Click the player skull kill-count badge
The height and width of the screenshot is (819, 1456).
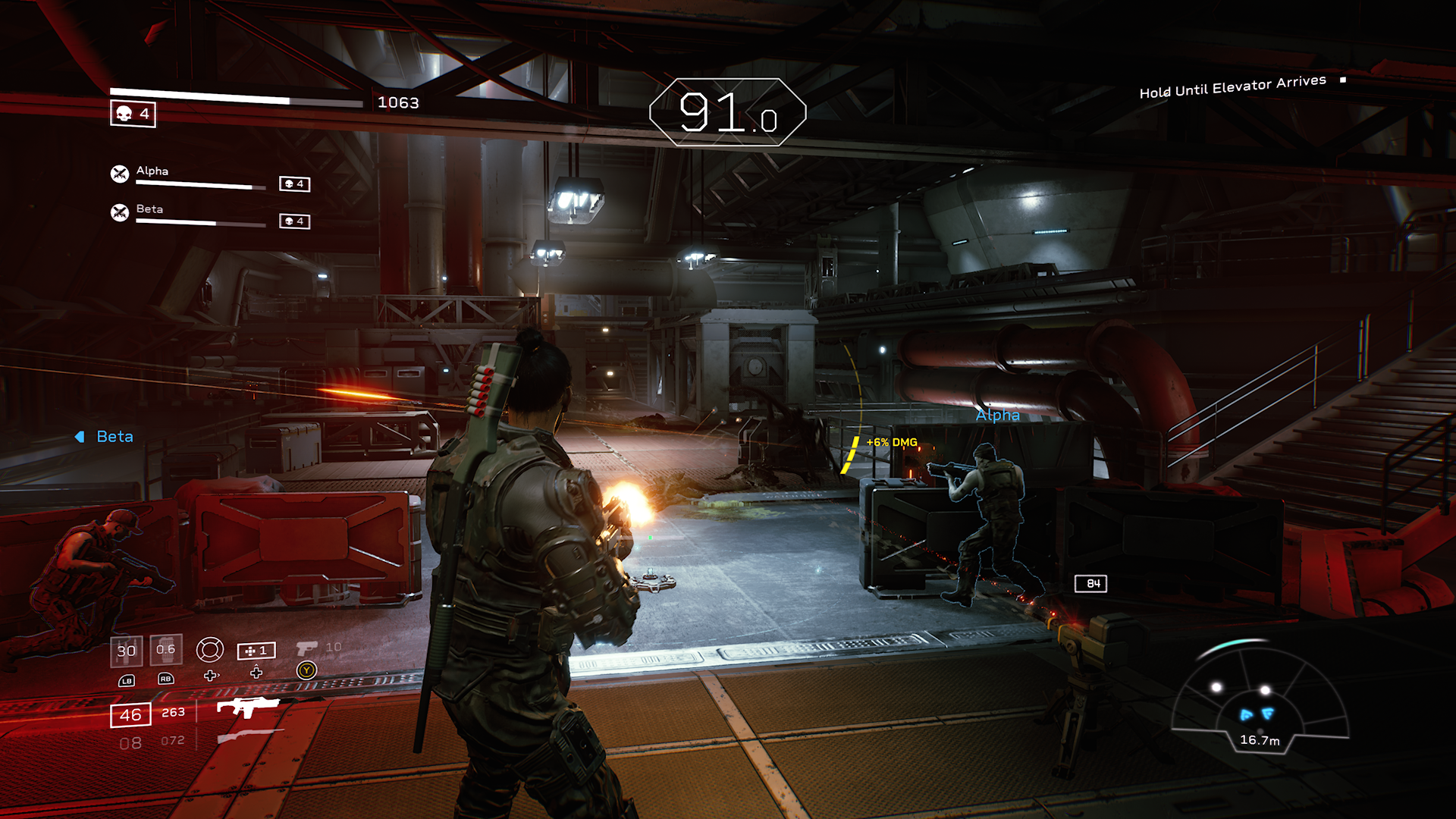[x=133, y=114]
